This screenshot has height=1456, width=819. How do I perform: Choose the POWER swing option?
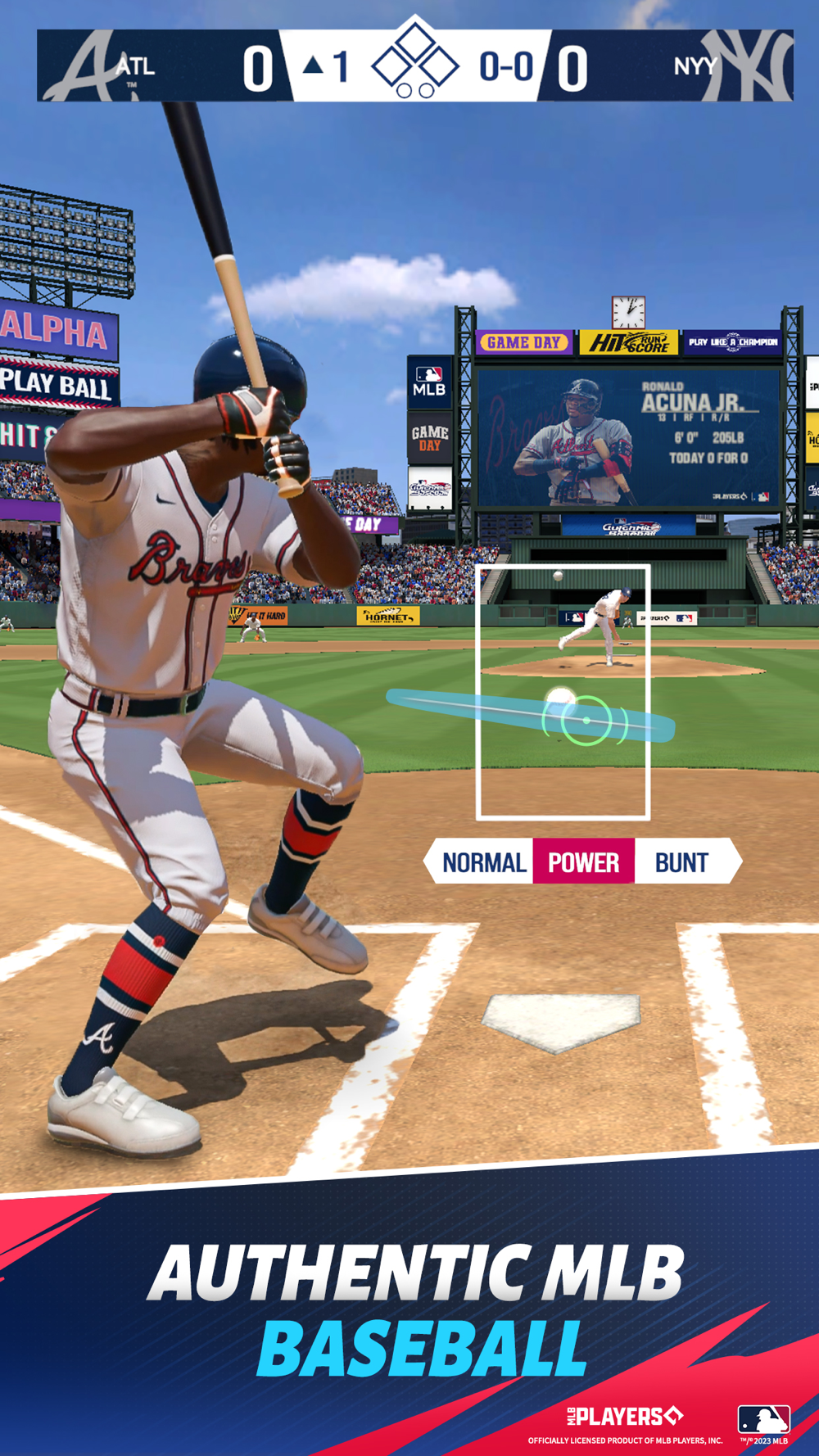[x=583, y=862]
